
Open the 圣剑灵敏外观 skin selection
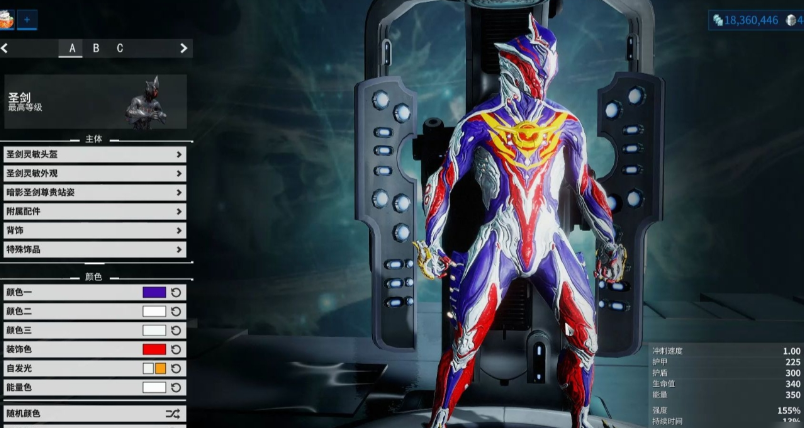click(x=94, y=173)
